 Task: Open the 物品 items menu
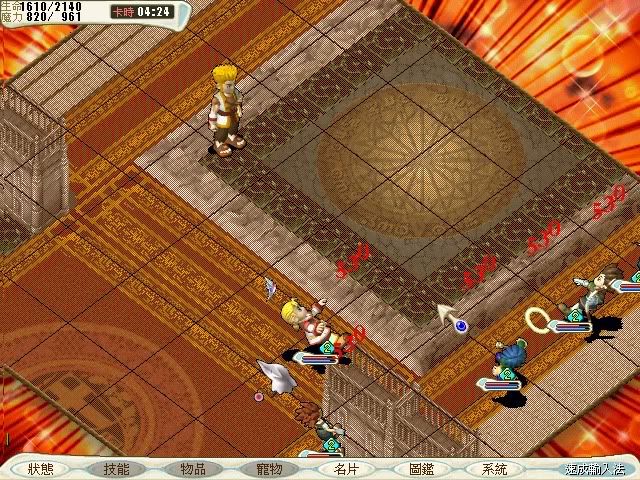pos(193,468)
